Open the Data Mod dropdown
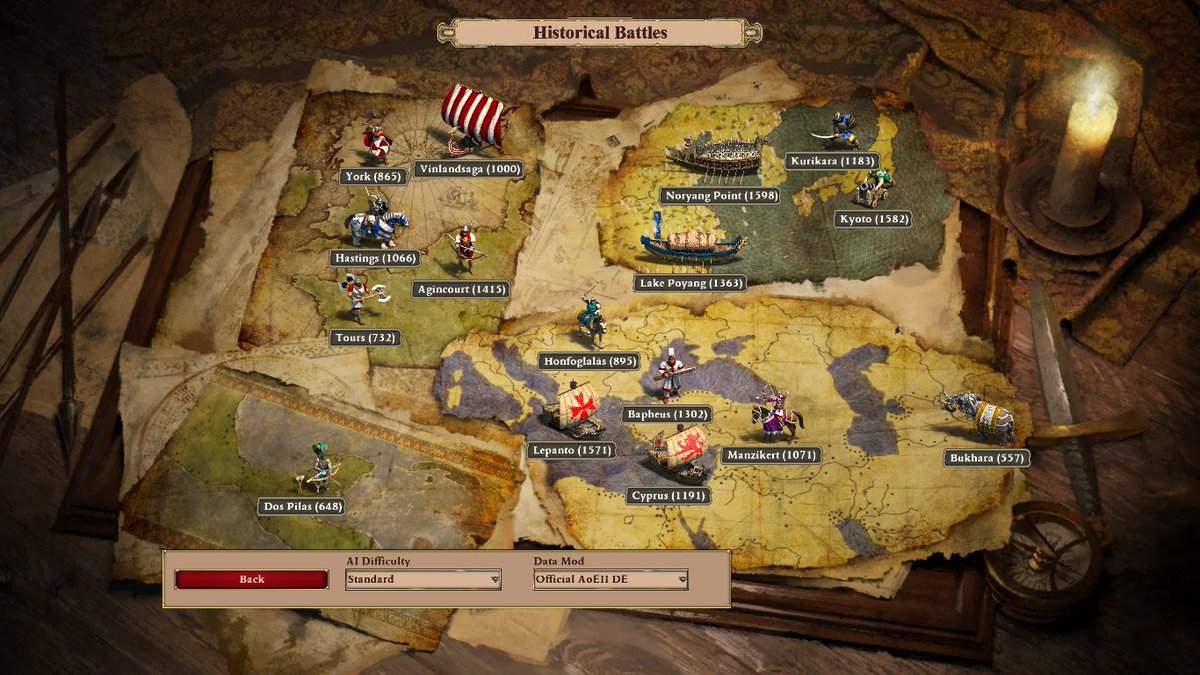1200x675 pixels. click(611, 579)
